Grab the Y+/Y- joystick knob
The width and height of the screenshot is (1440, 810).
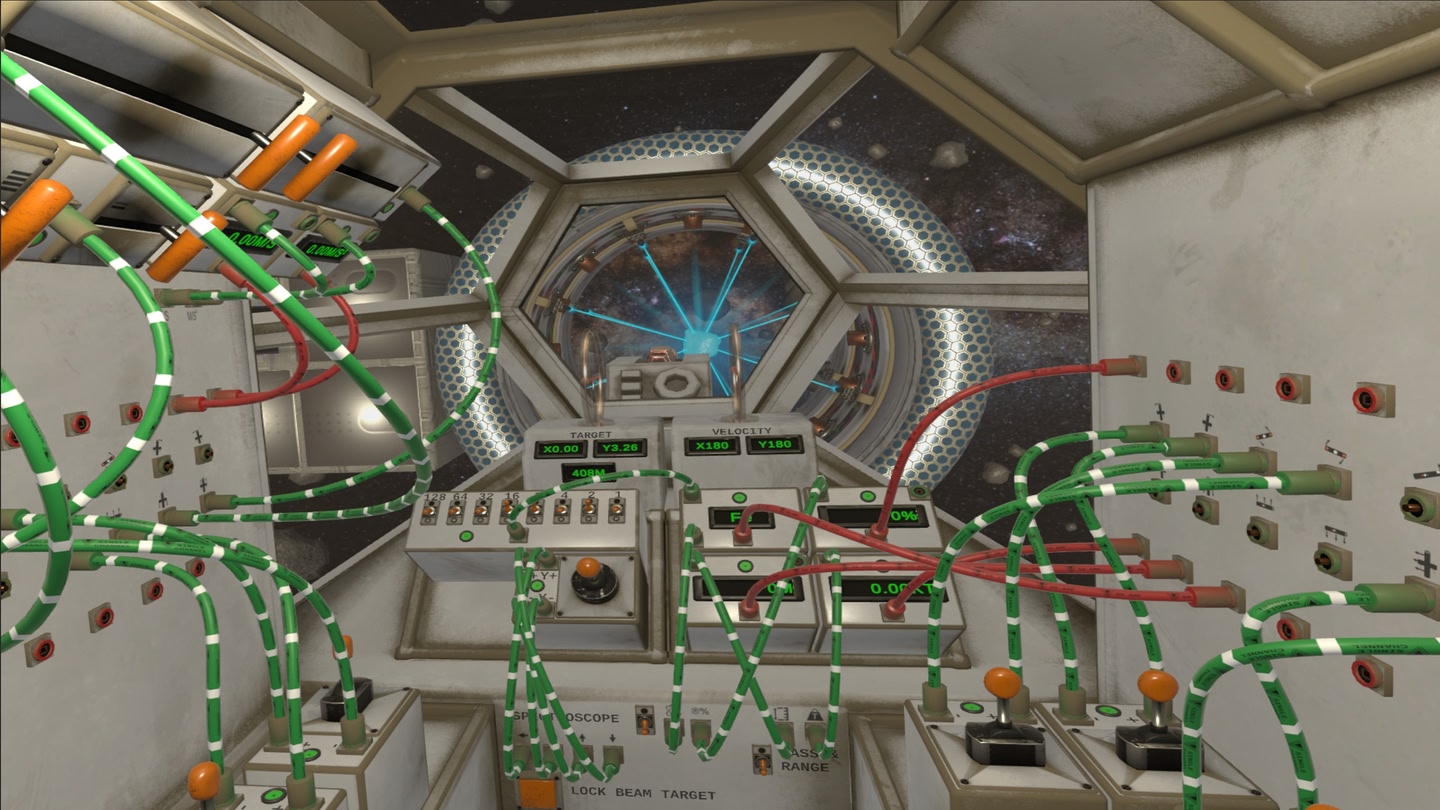pyautogui.click(x=588, y=569)
